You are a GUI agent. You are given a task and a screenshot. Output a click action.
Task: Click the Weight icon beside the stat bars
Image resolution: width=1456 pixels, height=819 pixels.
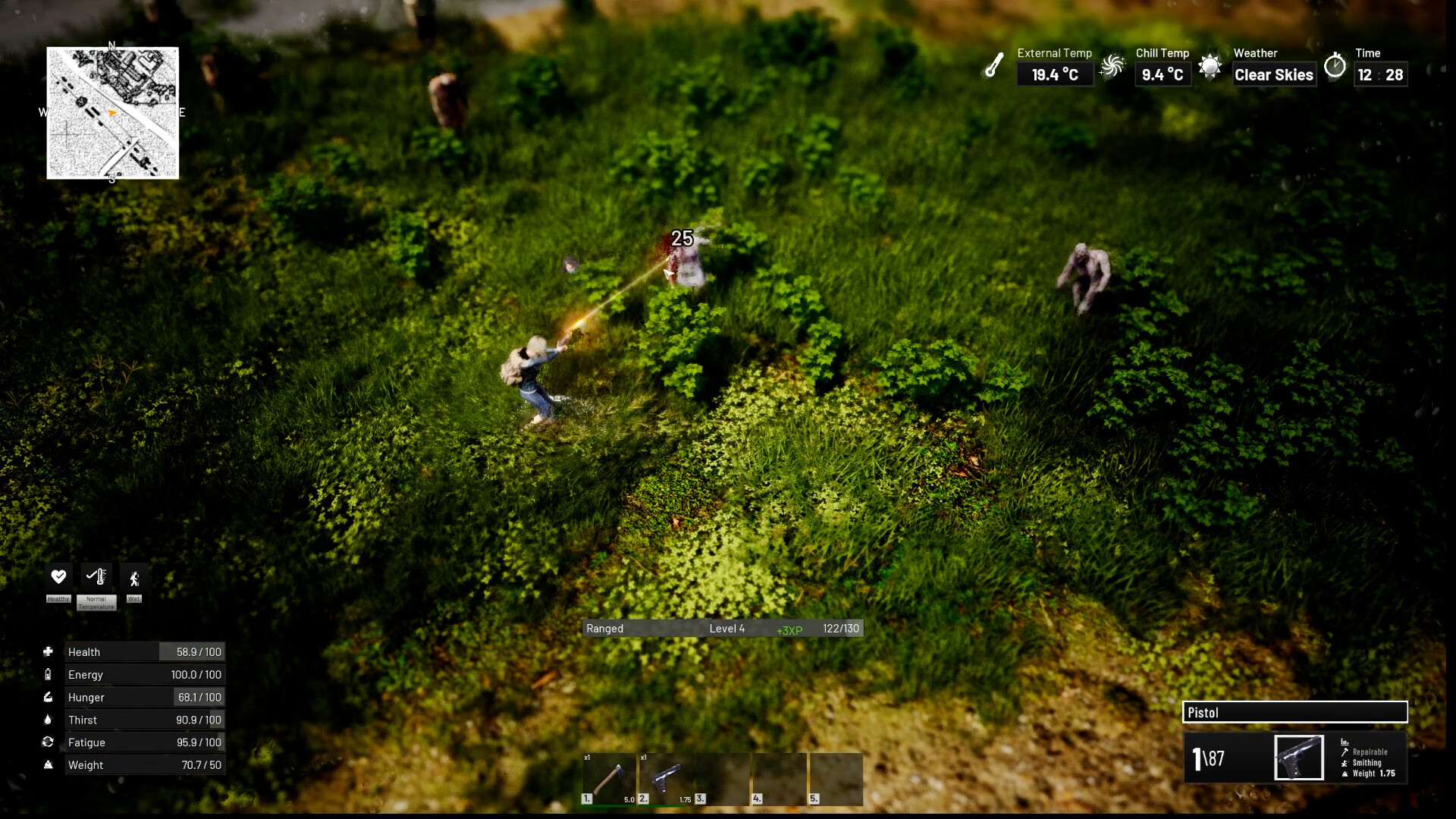tap(49, 765)
